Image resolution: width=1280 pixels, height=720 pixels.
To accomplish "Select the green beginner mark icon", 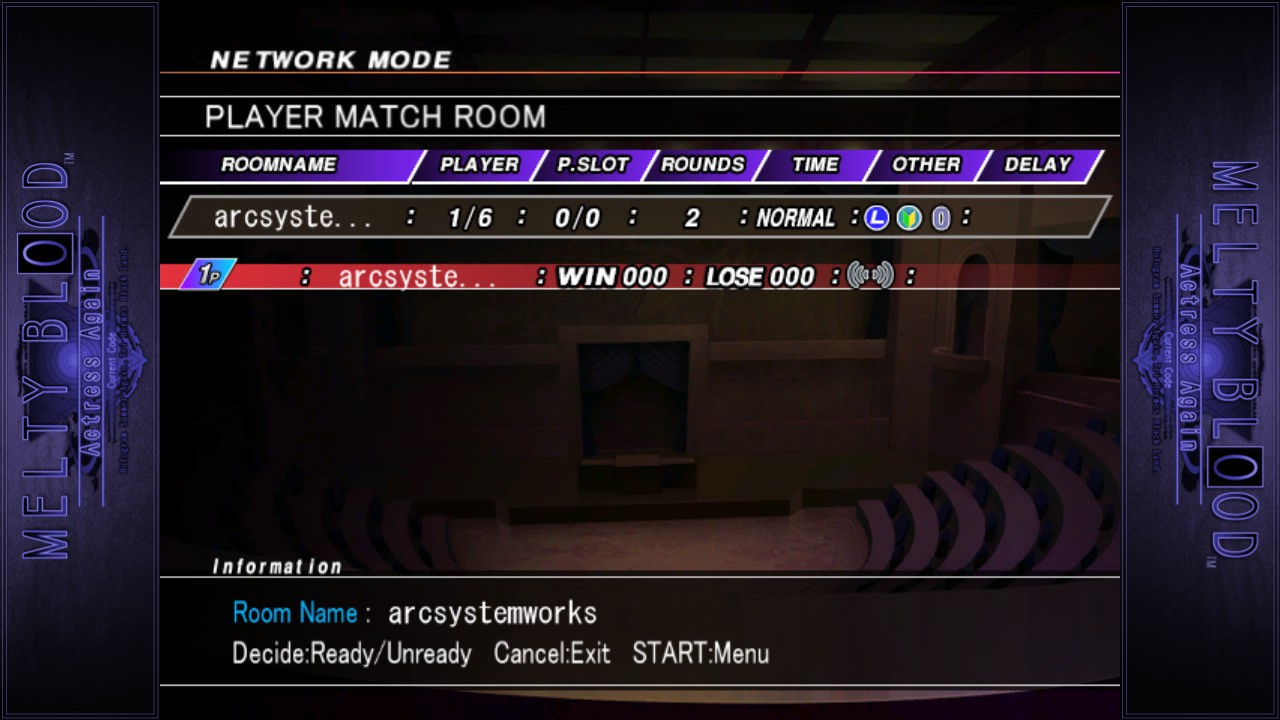I will coord(908,218).
